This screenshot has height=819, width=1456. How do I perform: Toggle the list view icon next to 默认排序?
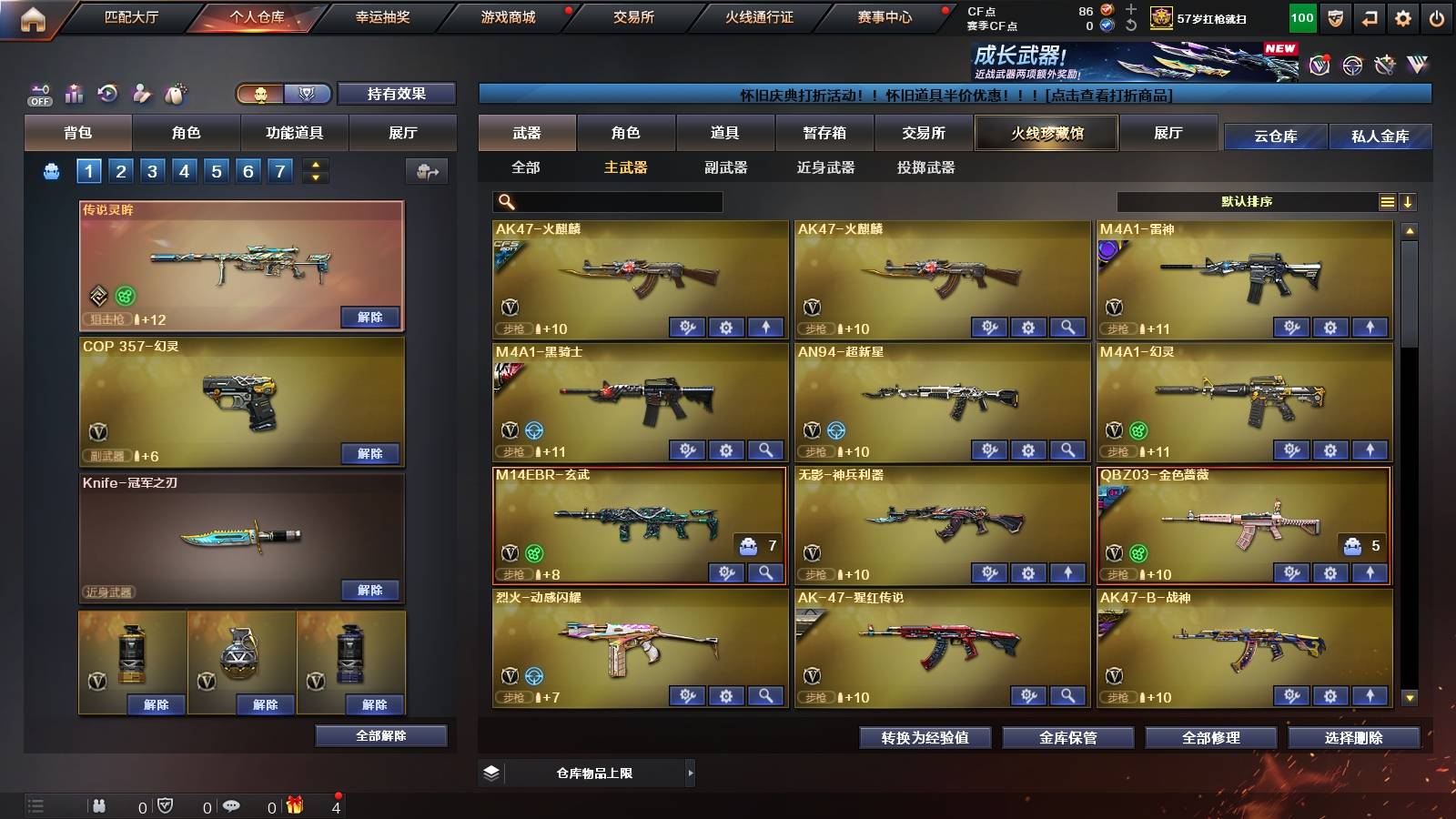coord(1387,201)
